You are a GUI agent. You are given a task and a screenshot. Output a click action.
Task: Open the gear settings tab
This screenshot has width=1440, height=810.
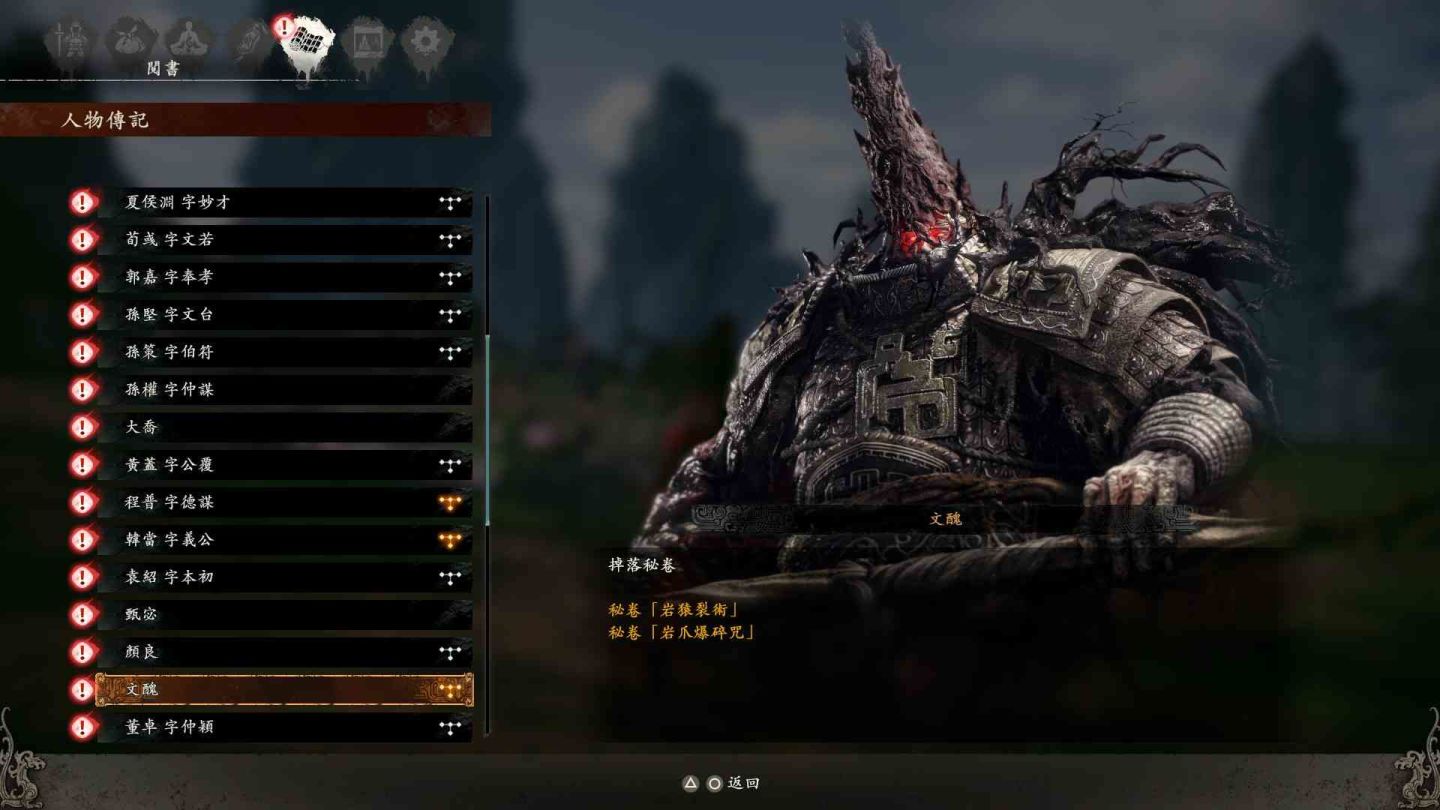click(427, 42)
